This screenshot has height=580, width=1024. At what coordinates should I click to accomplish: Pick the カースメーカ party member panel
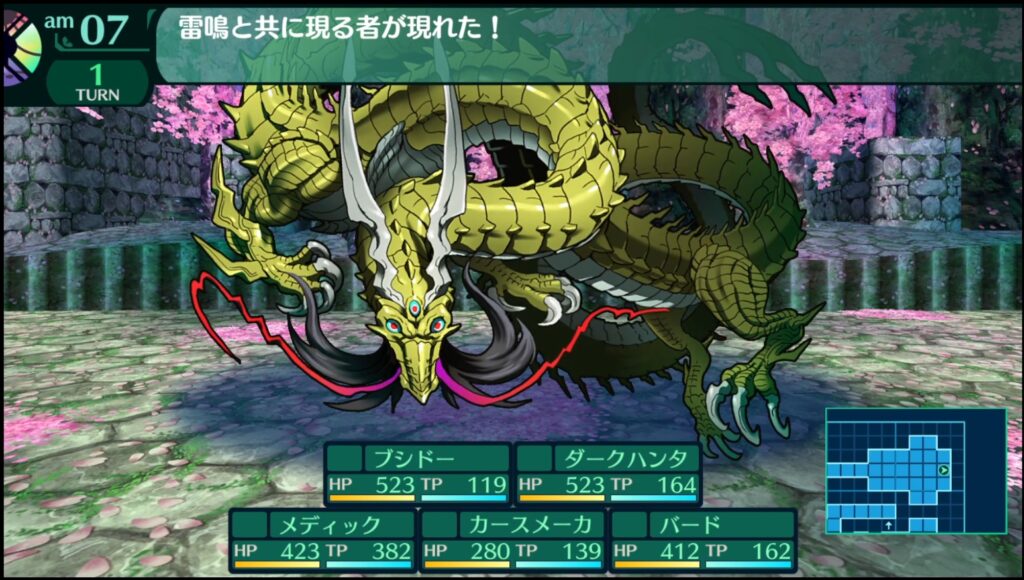click(512, 539)
